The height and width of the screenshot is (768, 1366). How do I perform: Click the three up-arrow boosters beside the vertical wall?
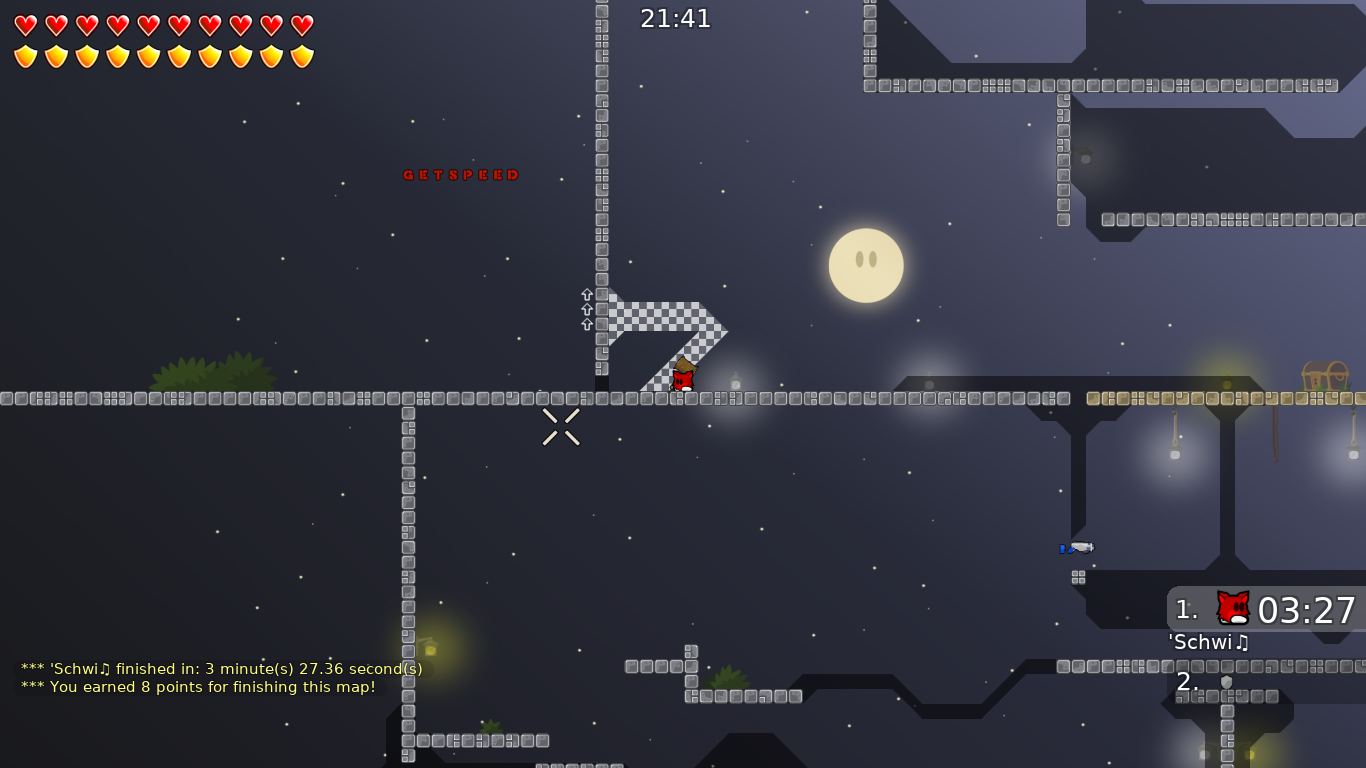click(585, 310)
